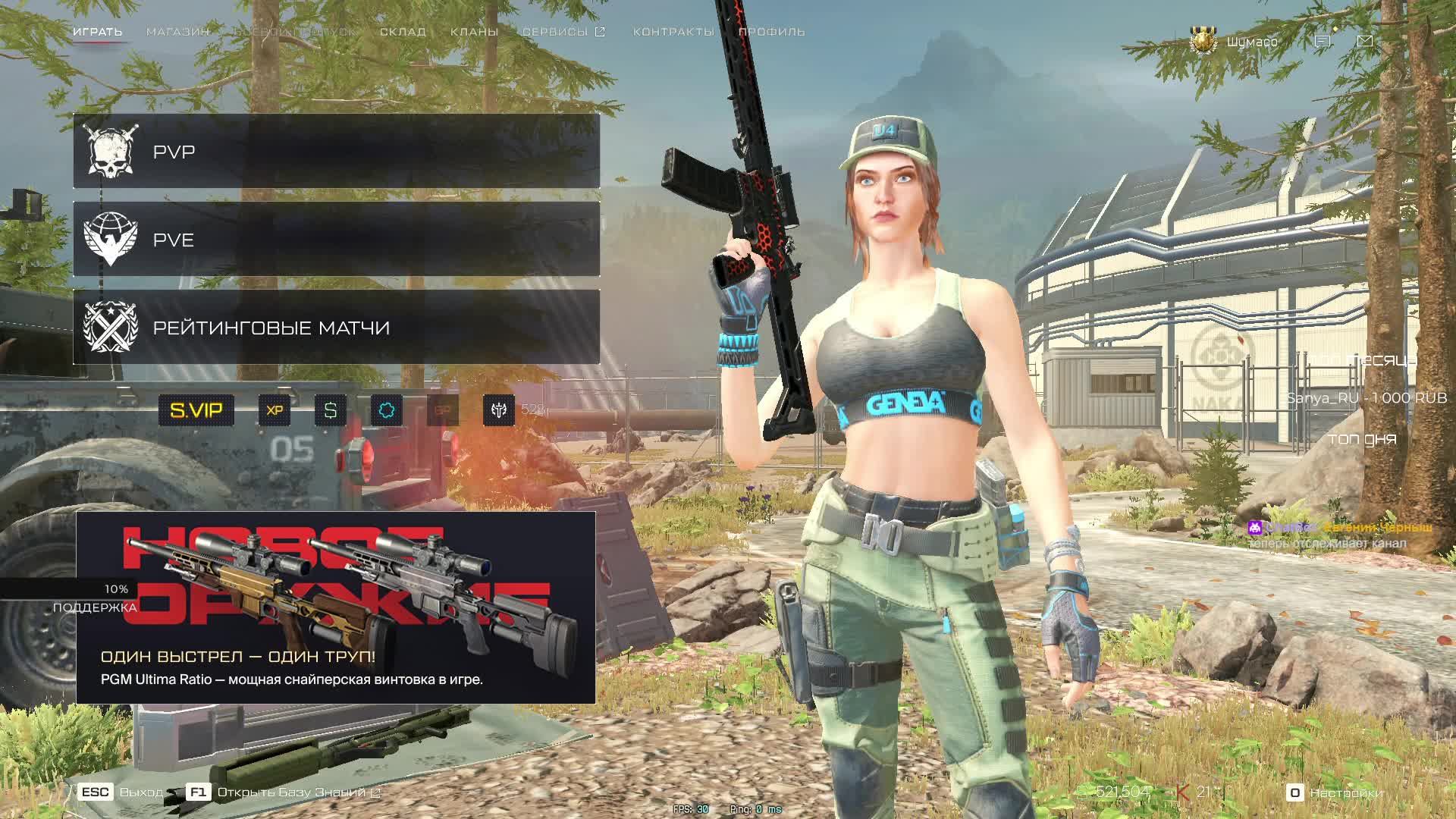Open the Кланы tab
Image resolution: width=1456 pixels, height=819 pixels.
[474, 32]
